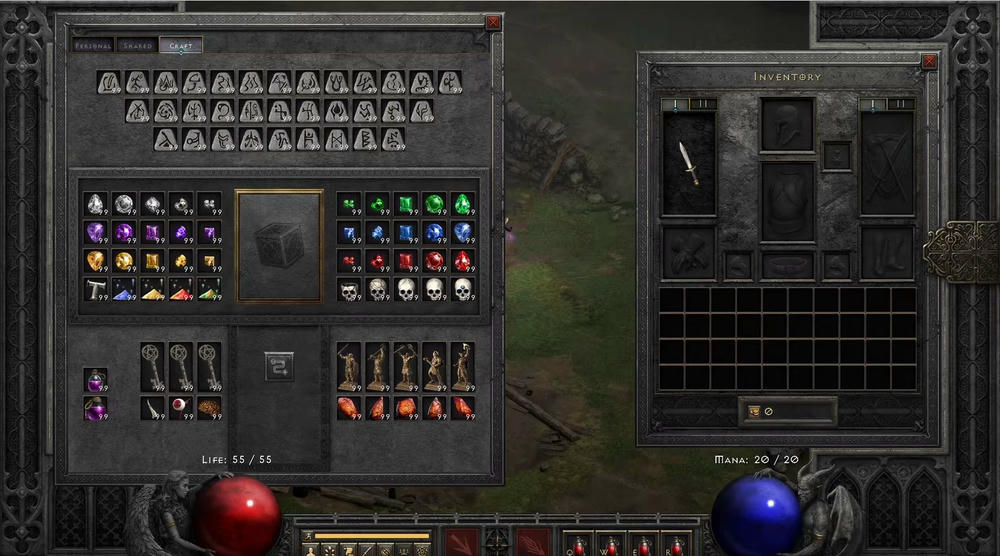Pick the perfect skull stack
The width and height of the screenshot is (1000, 556).
click(462, 290)
